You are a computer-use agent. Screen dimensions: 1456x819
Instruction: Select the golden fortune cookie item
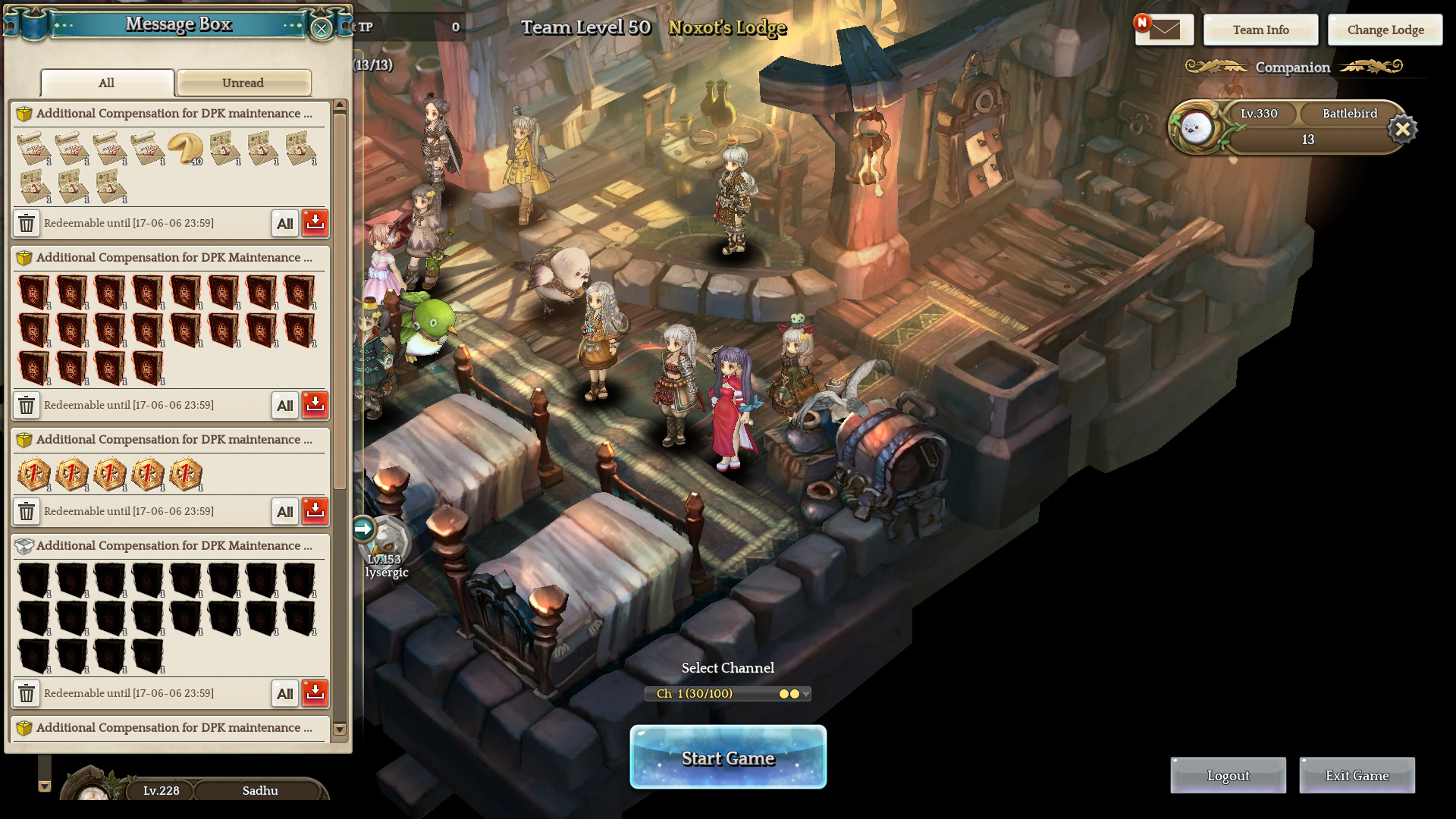click(x=184, y=148)
